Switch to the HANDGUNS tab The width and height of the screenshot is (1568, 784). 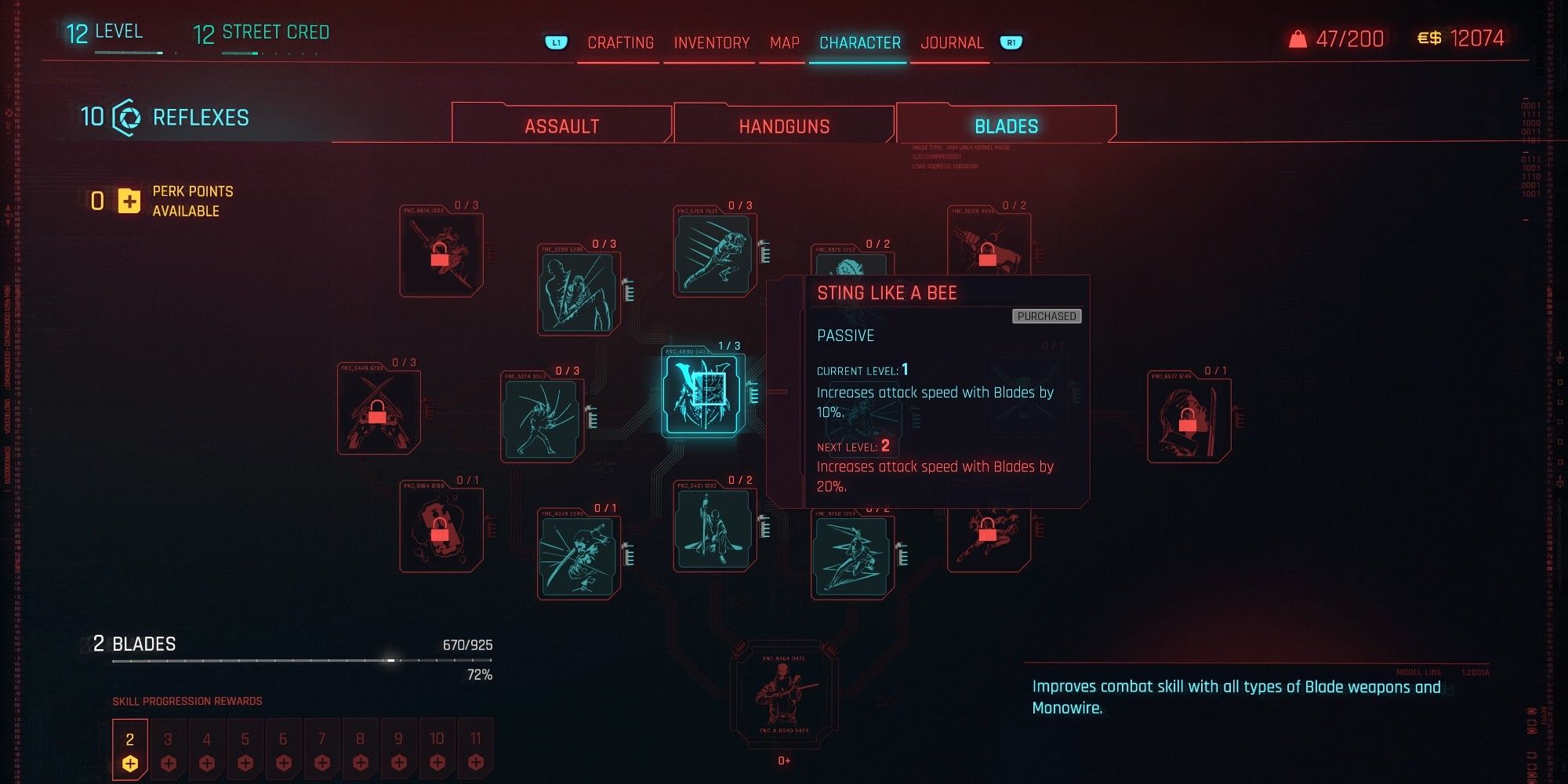(783, 124)
